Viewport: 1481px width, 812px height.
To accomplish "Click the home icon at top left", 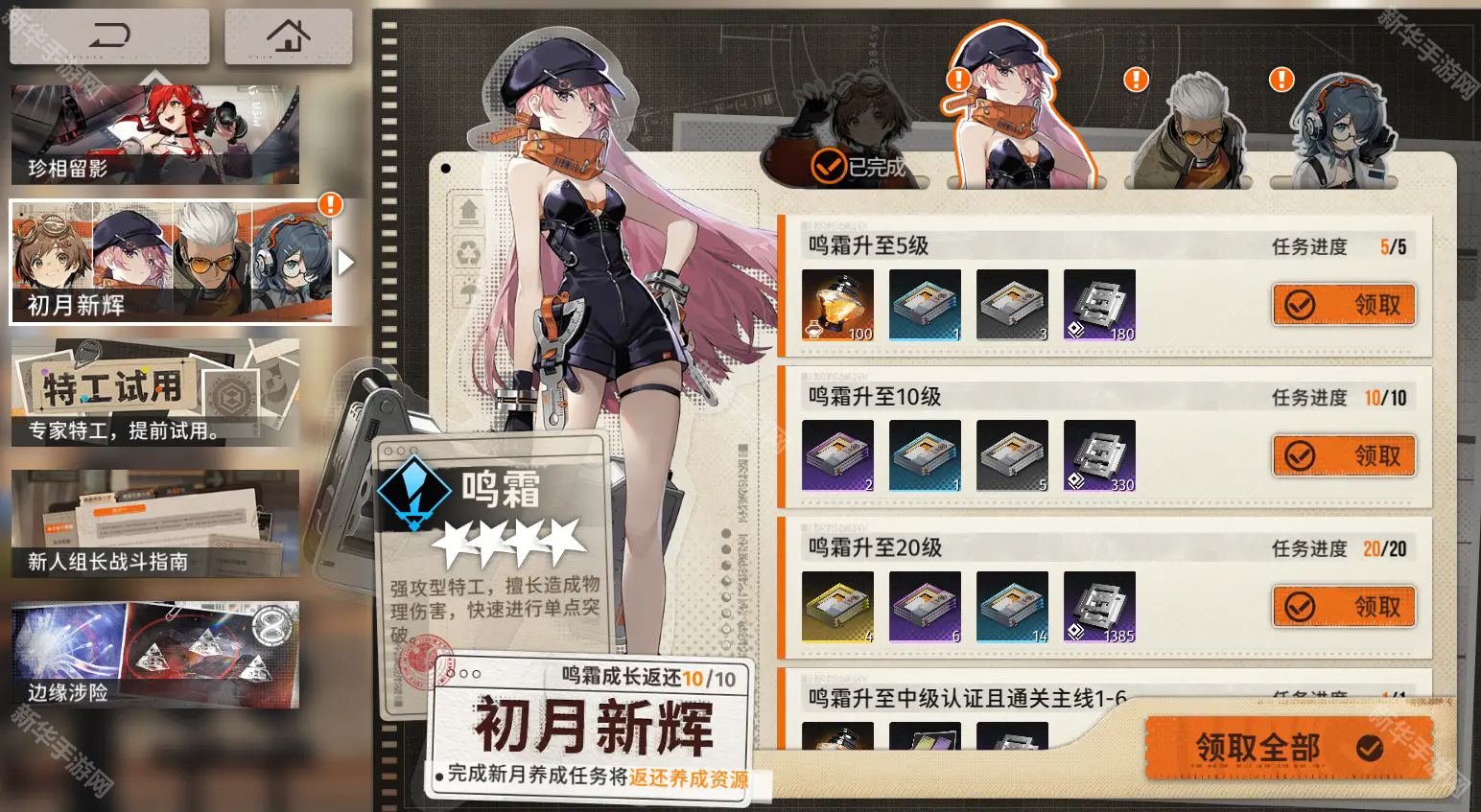I will (x=287, y=35).
